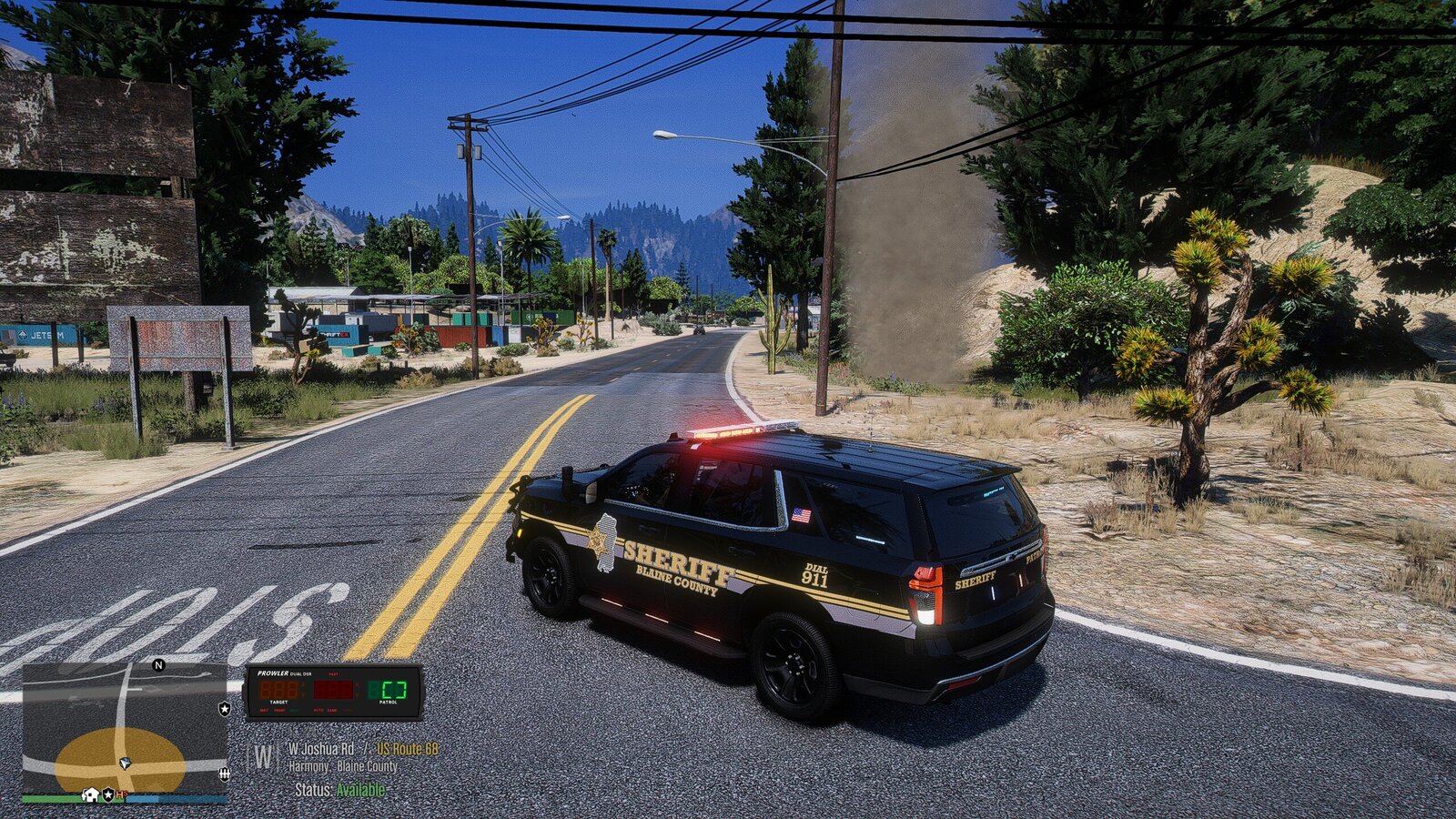Select the north compass marker on the minimap
Screen dimensions: 1456x819
158,665
